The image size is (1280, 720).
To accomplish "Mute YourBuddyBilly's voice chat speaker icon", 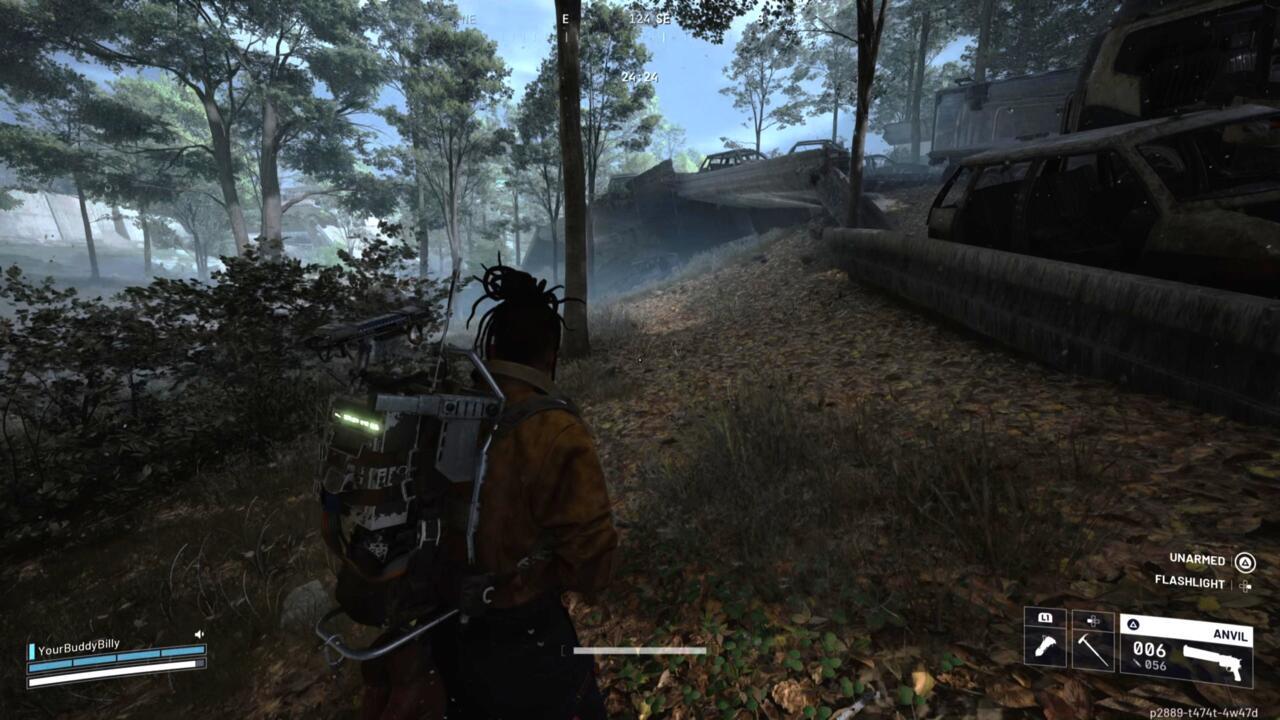I will pos(199,634).
